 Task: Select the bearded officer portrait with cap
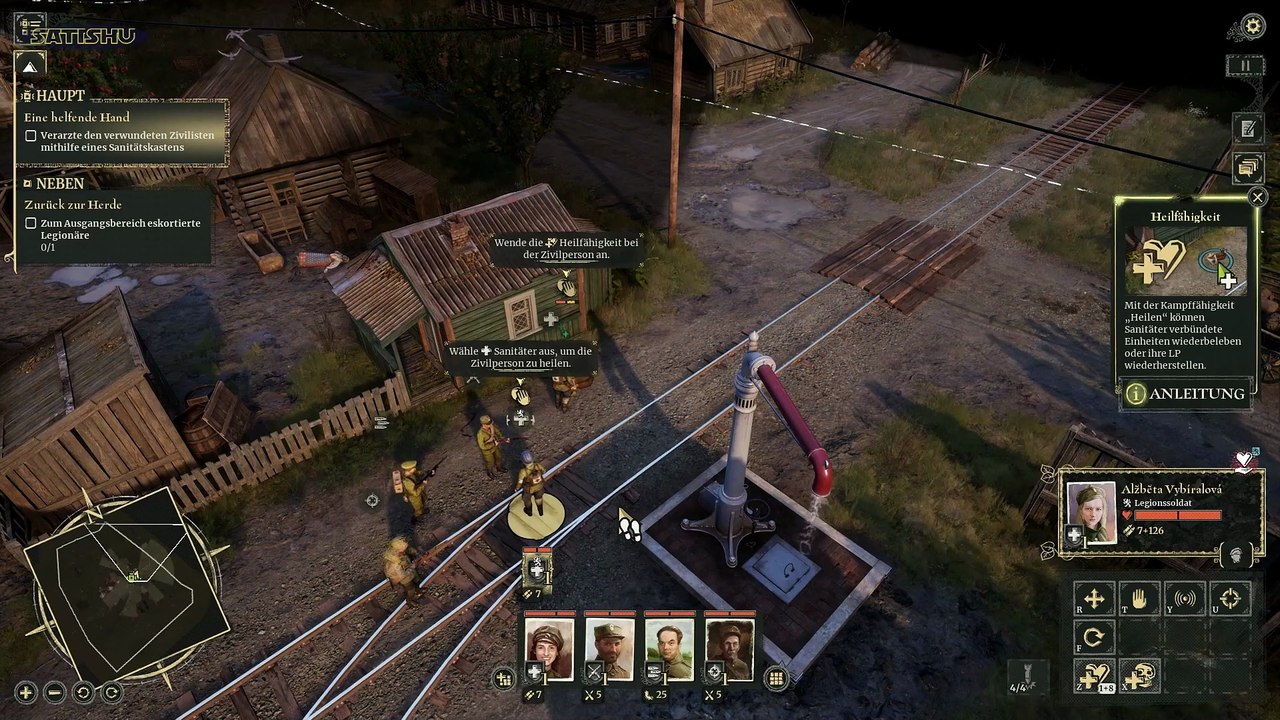pyautogui.click(x=610, y=649)
